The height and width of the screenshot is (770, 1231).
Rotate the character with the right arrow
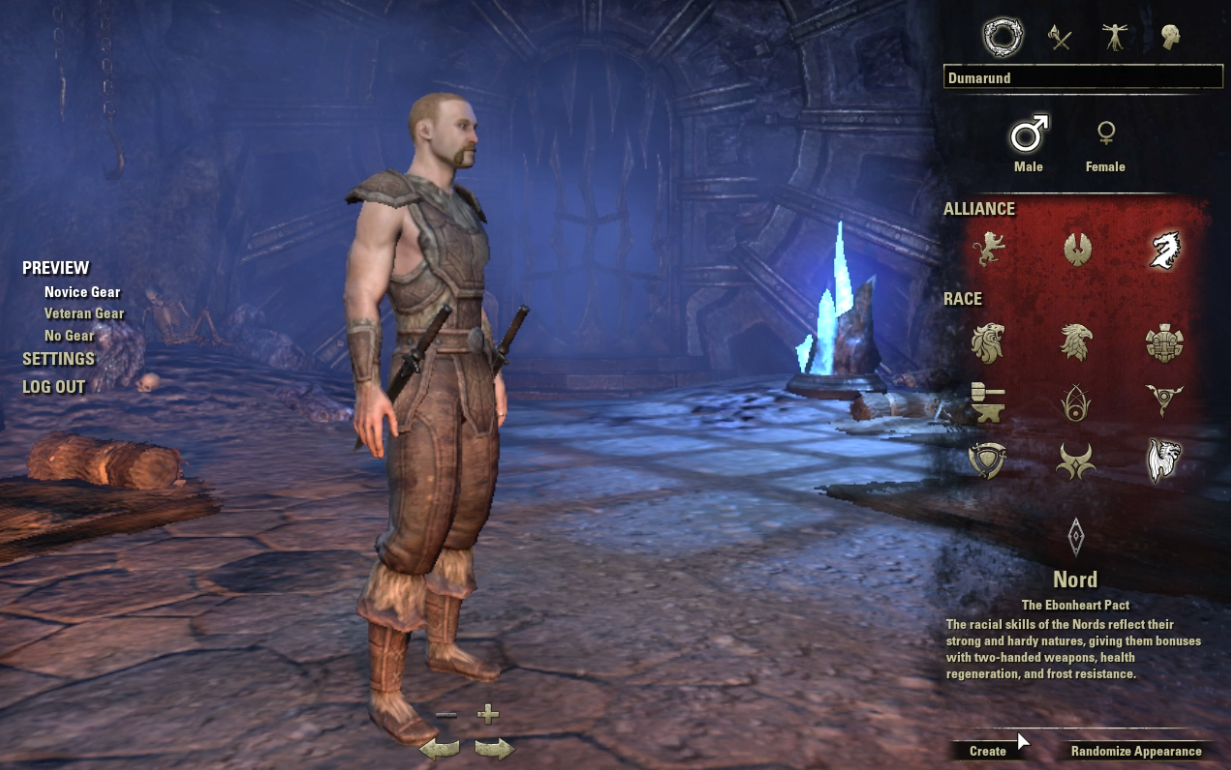(493, 747)
